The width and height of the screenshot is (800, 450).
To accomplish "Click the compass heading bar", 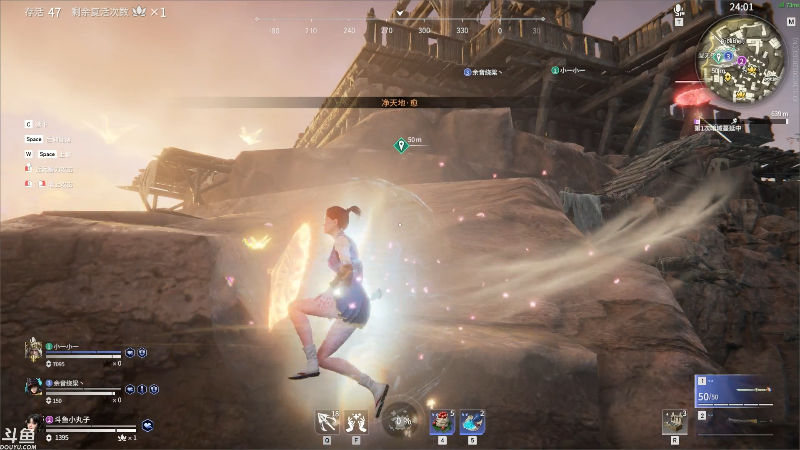I will 400,30.
